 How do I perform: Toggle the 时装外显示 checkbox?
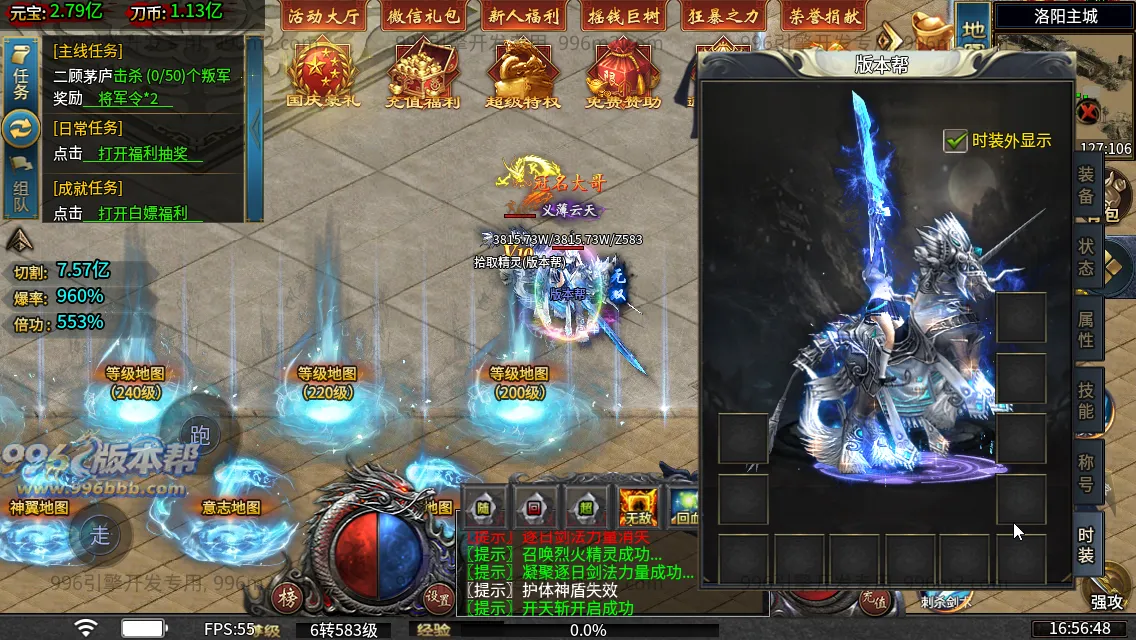coord(955,141)
